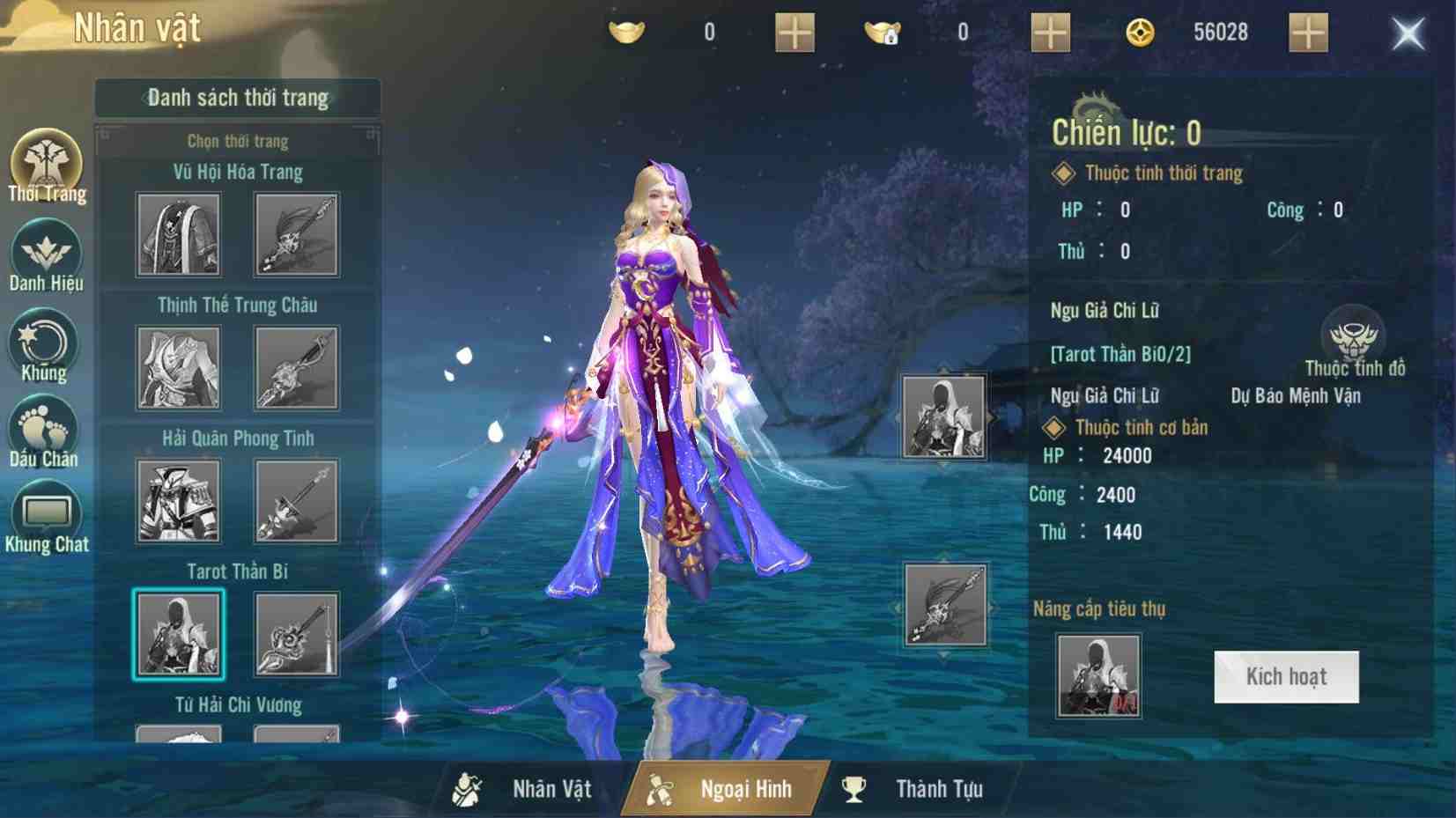1456x818 pixels.
Task: Add coins using the plus beside 56028
Action: [x=1308, y=33]
